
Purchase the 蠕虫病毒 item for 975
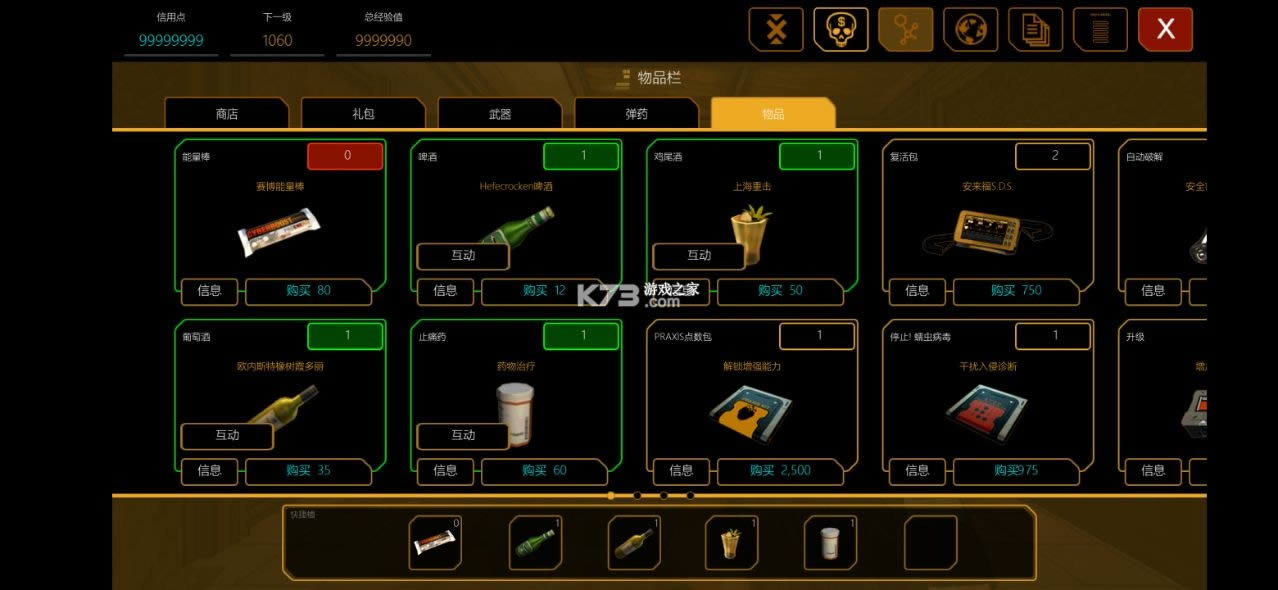(x=1016, y=471)
